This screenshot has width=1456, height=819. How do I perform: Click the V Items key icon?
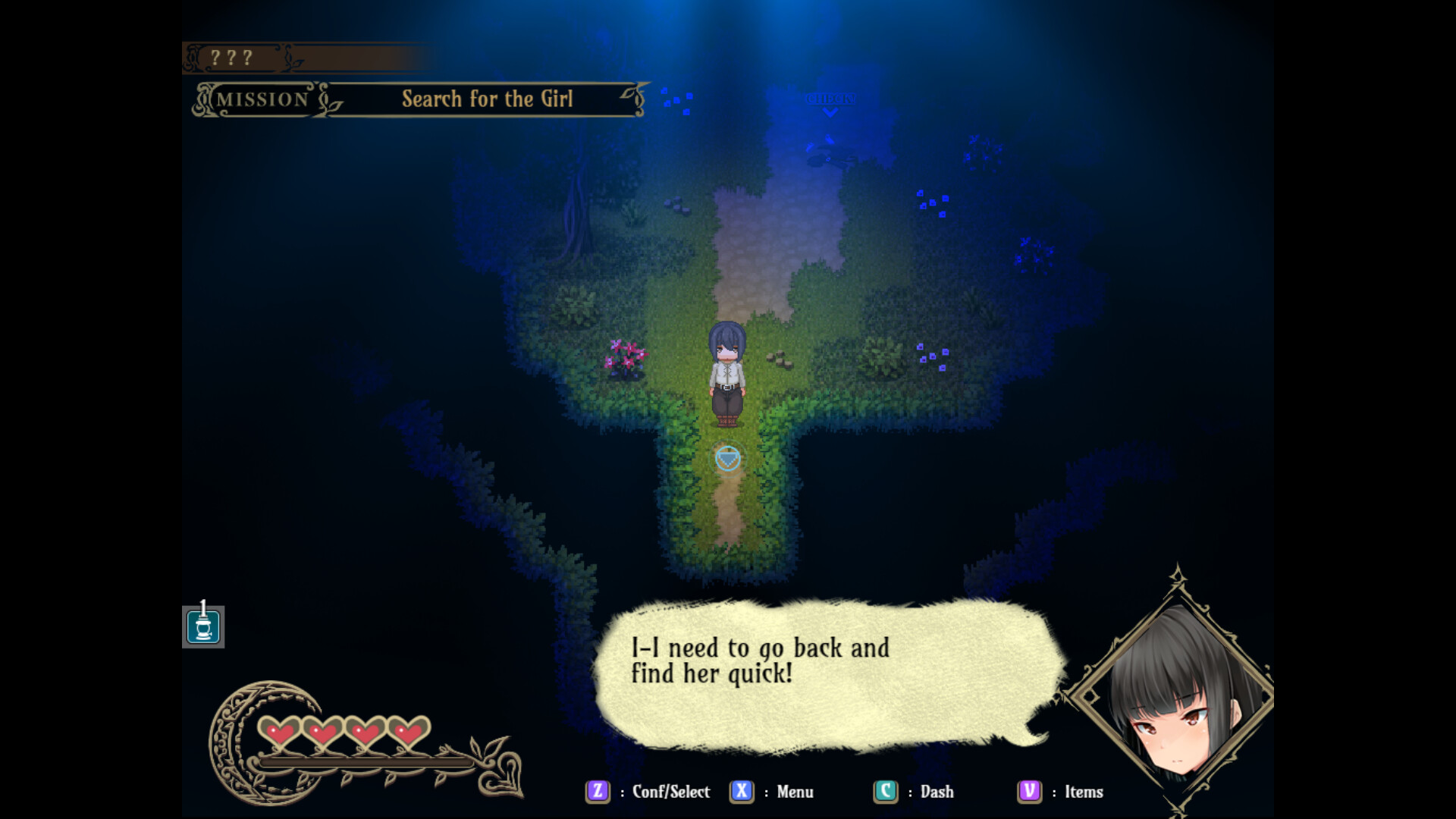point(1028,792)
